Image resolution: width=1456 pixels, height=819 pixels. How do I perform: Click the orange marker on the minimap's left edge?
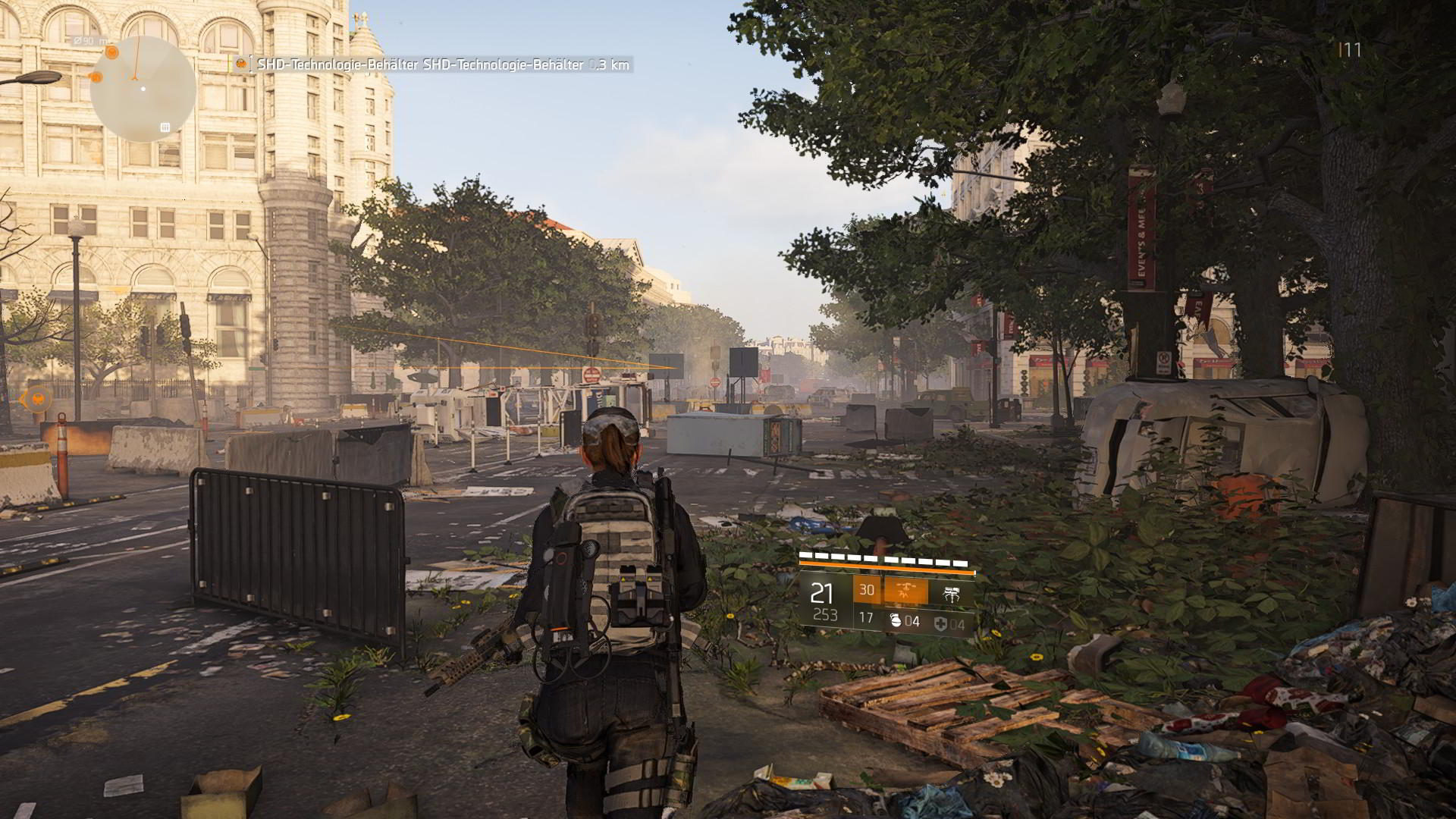[96, 77]
